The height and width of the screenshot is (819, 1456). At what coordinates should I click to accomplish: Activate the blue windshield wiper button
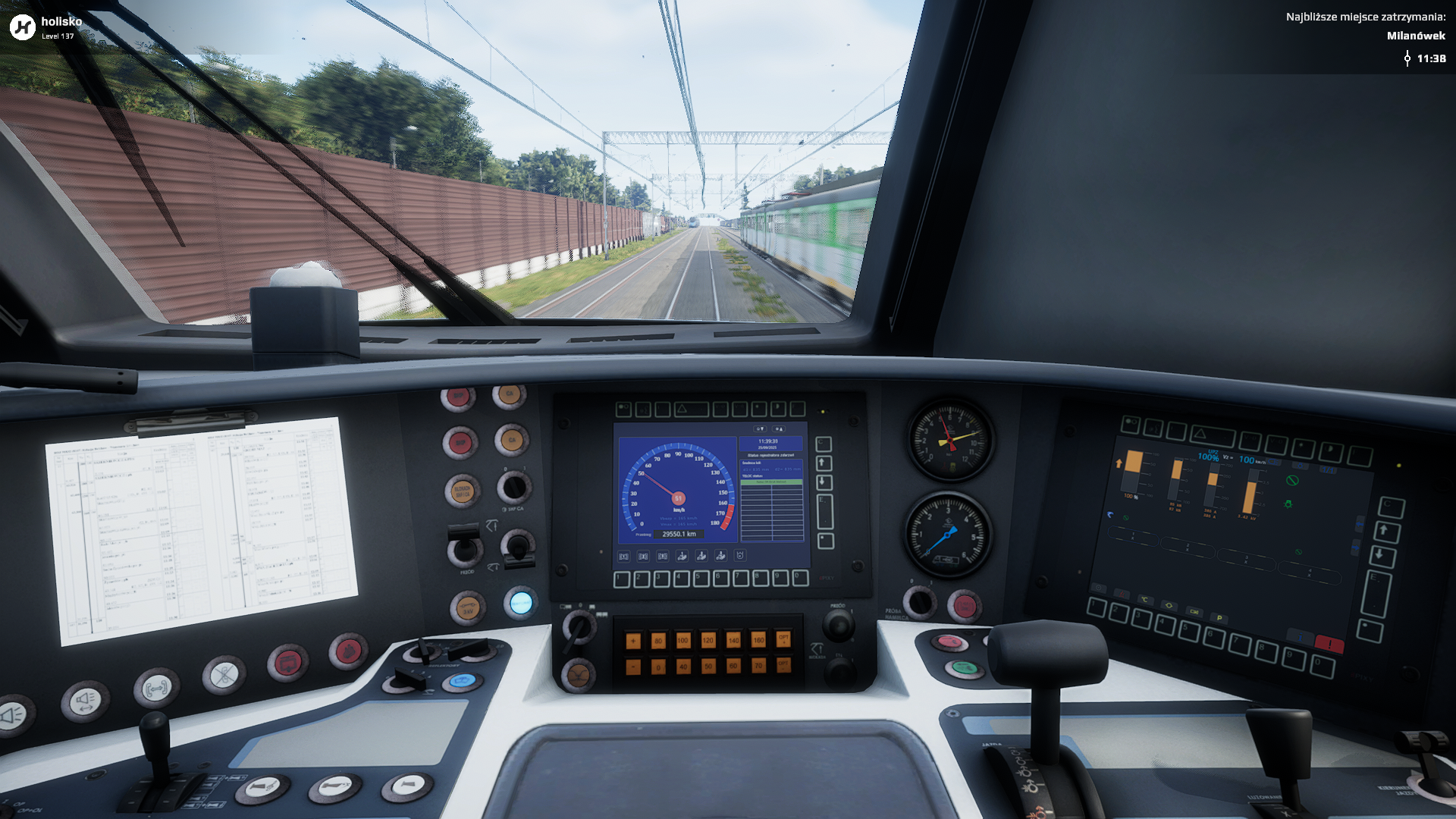pos(461,681)
